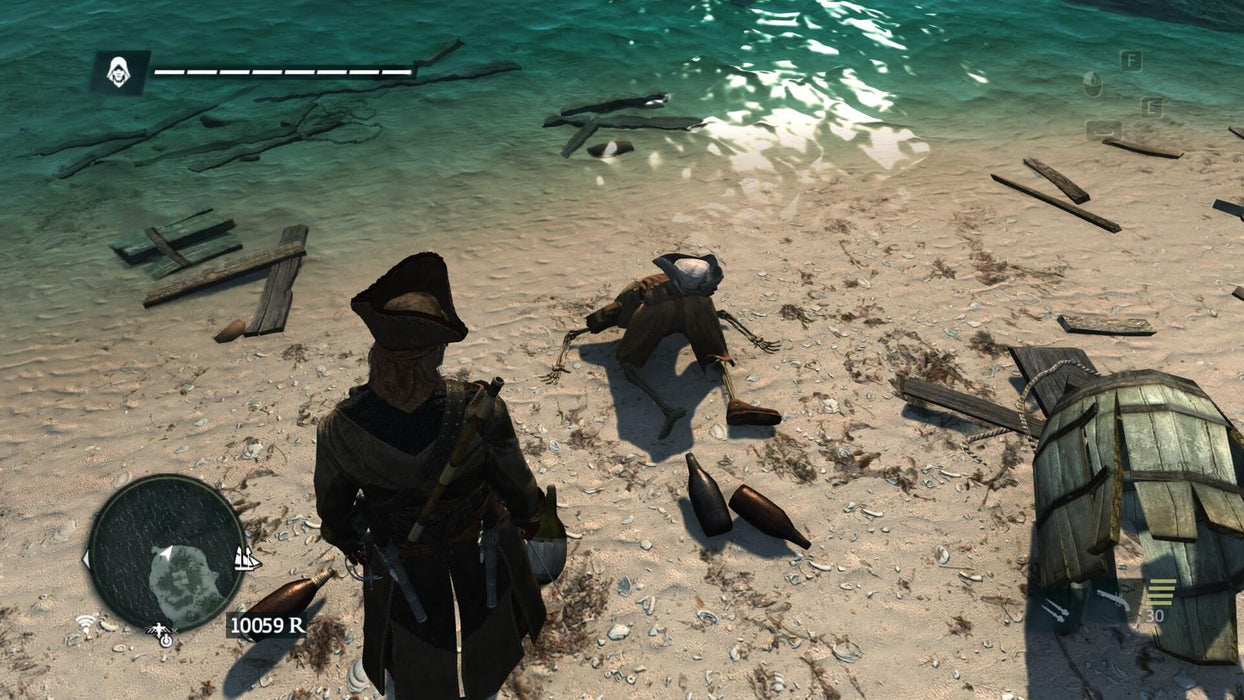Select the hidden blades weapon icon
This screenshot has width=1244, height=700.
point(1053,608)
